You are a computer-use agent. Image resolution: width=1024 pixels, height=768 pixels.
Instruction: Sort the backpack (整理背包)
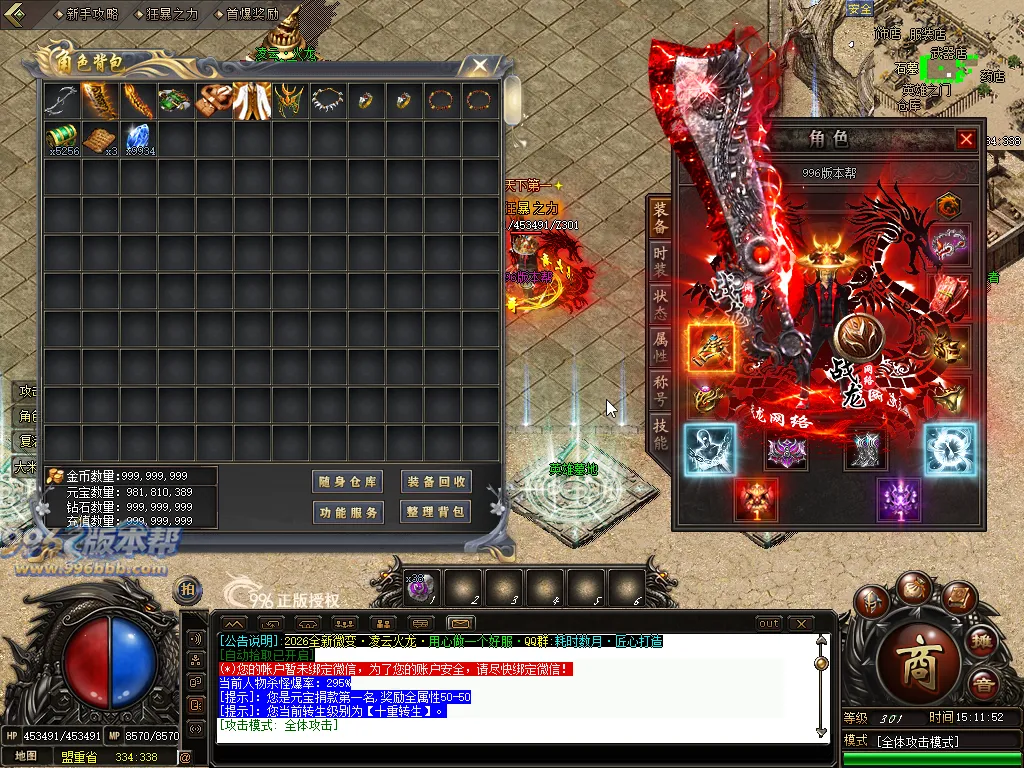pyautogui.click(x=436, y=512)
